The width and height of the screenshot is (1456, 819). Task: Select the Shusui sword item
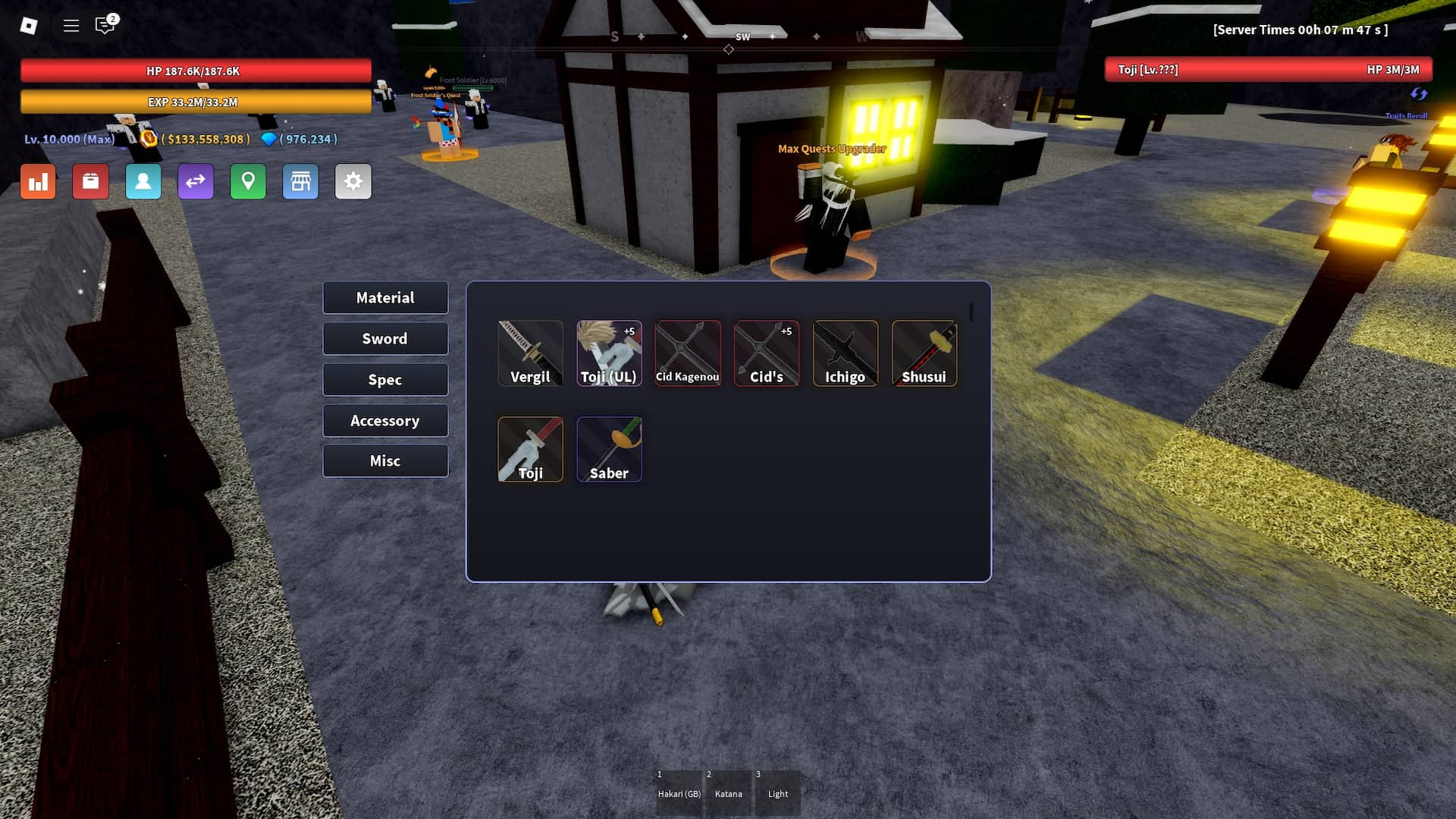coord(924,353)
